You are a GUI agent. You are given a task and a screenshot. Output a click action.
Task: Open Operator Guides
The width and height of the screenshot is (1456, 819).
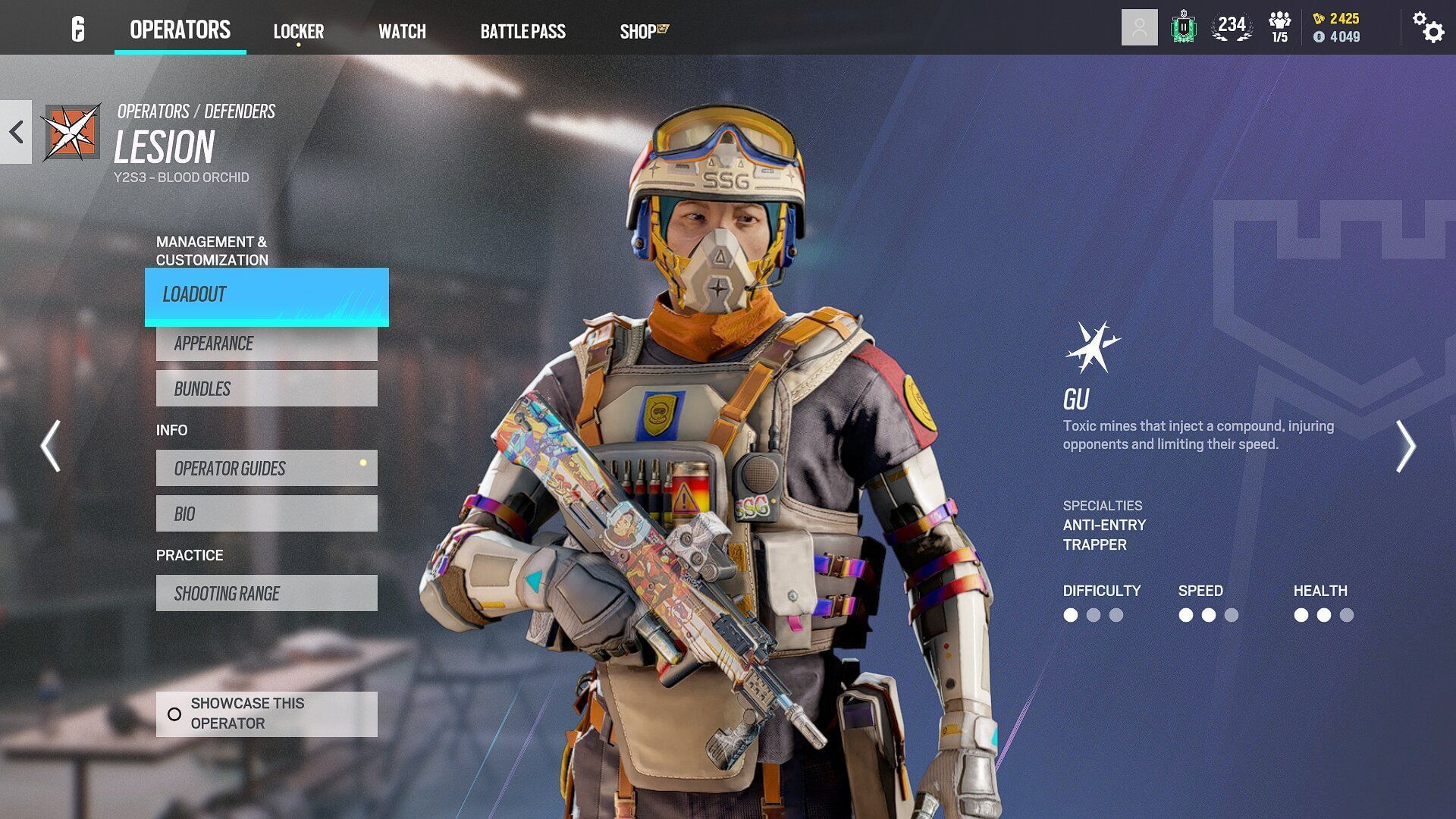click(266, 469)
